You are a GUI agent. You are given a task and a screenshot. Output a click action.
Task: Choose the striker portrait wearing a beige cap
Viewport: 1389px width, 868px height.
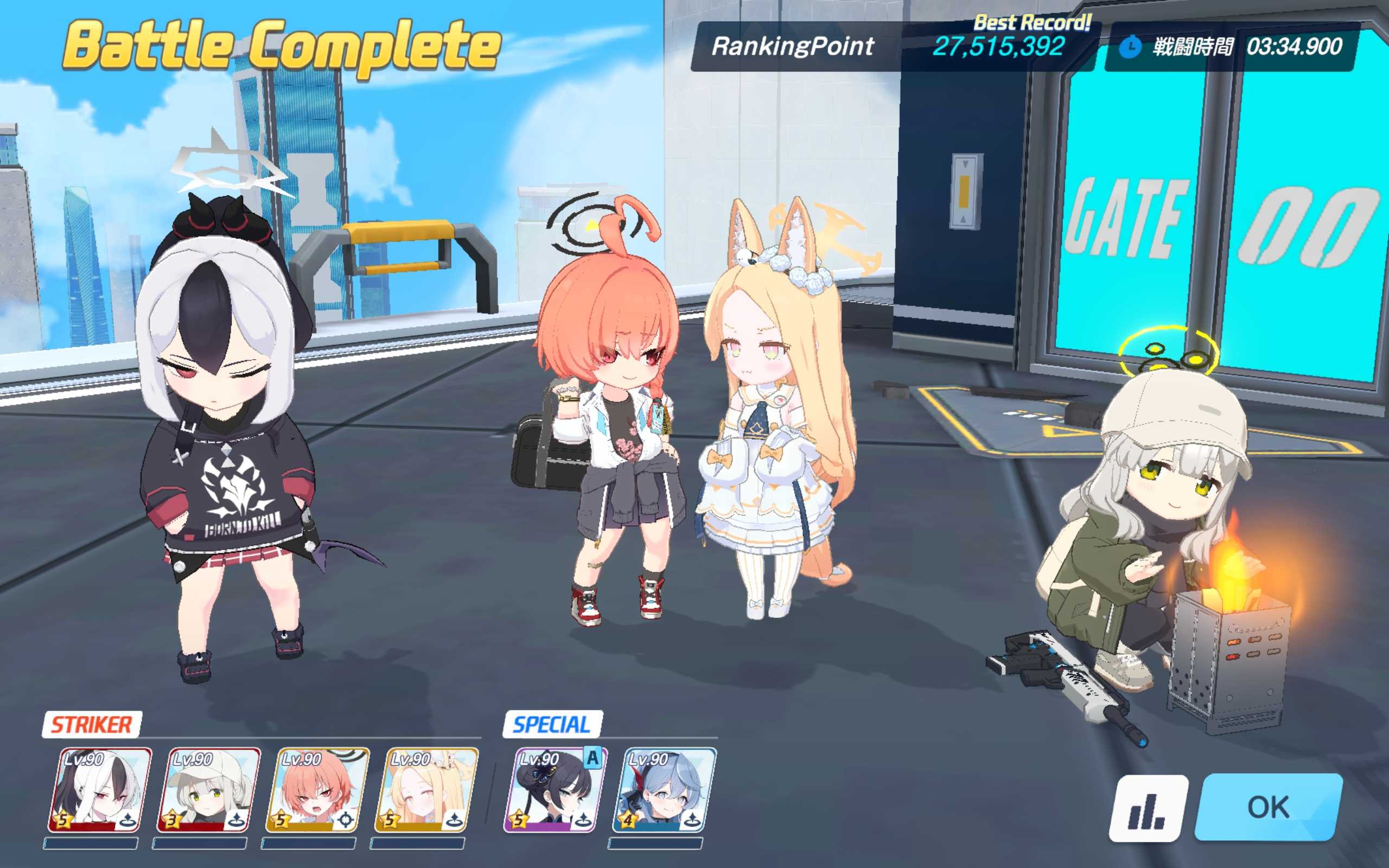pyautogui.click(x=208, y=790)
